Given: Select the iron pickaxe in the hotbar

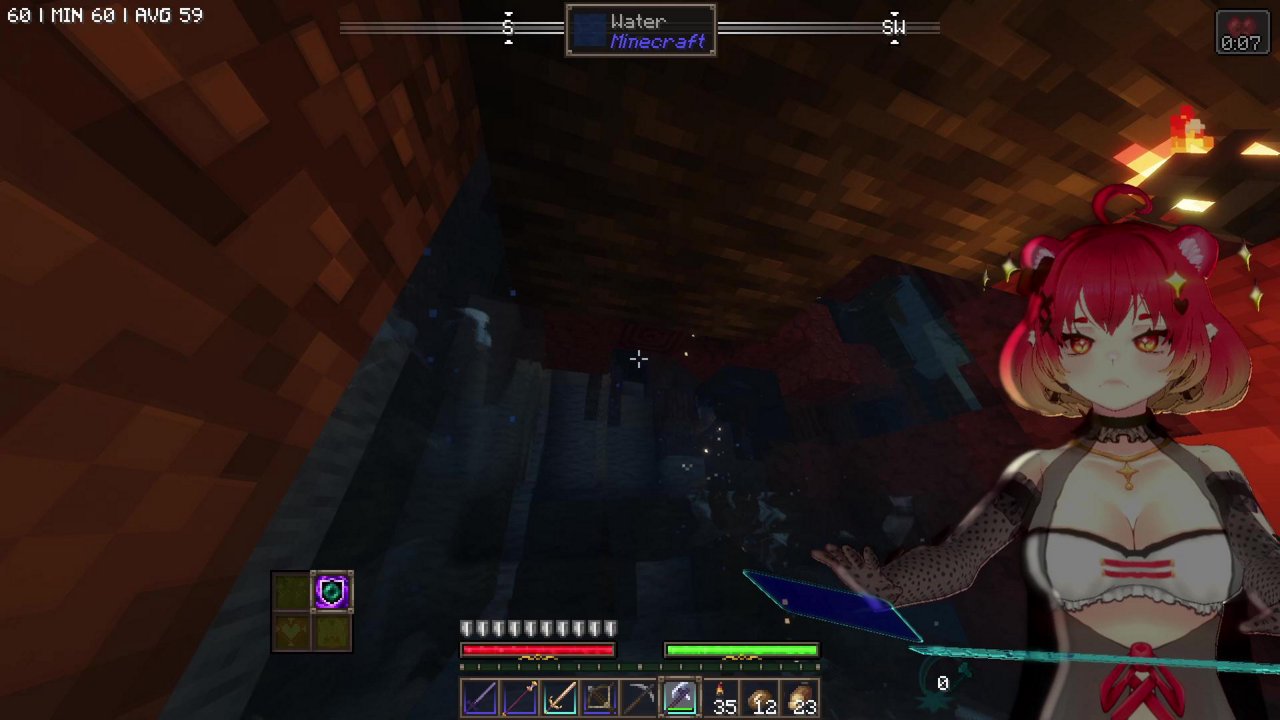Looking at the screenshot, I should (639, 698).
